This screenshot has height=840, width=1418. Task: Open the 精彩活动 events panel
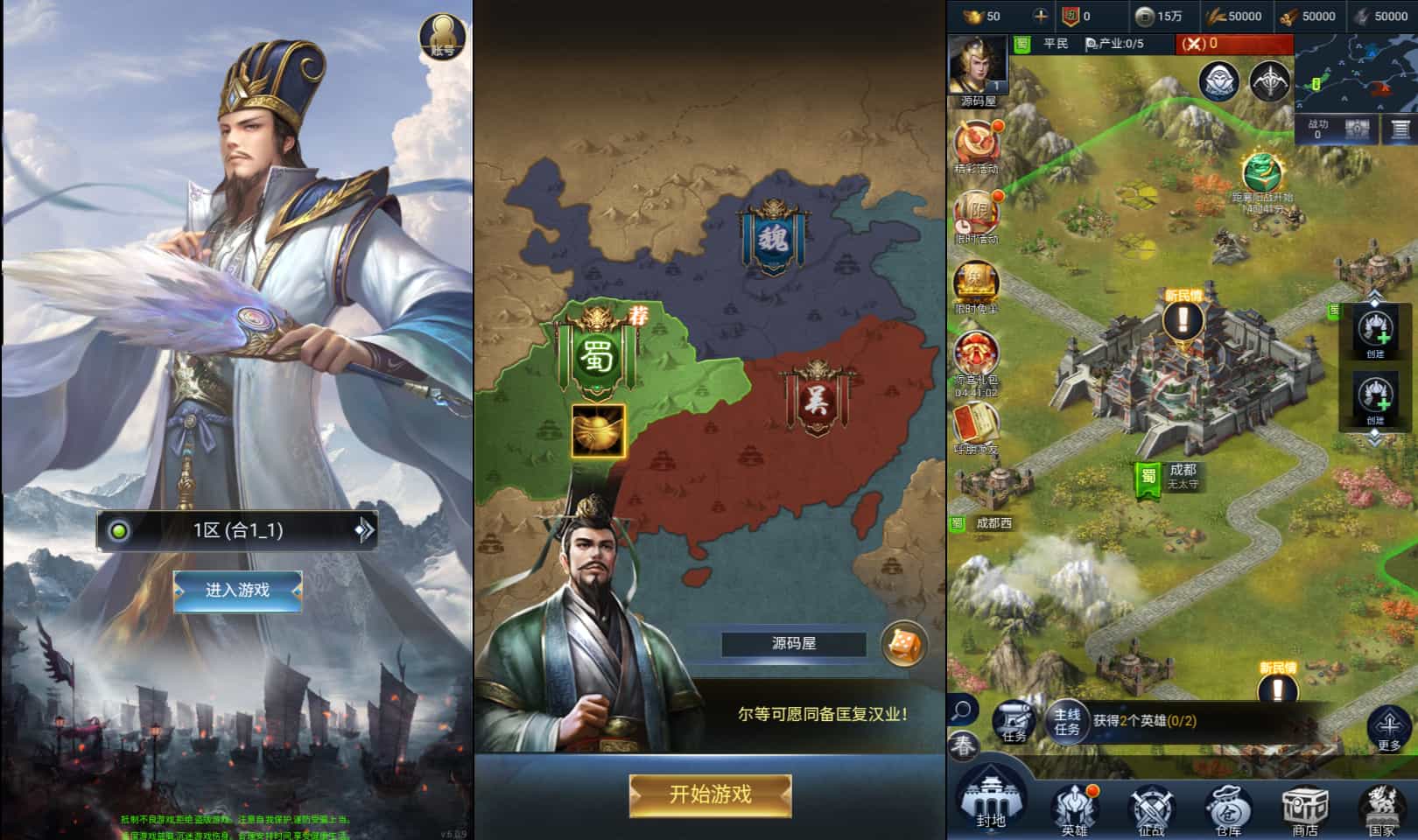point(978,142)
